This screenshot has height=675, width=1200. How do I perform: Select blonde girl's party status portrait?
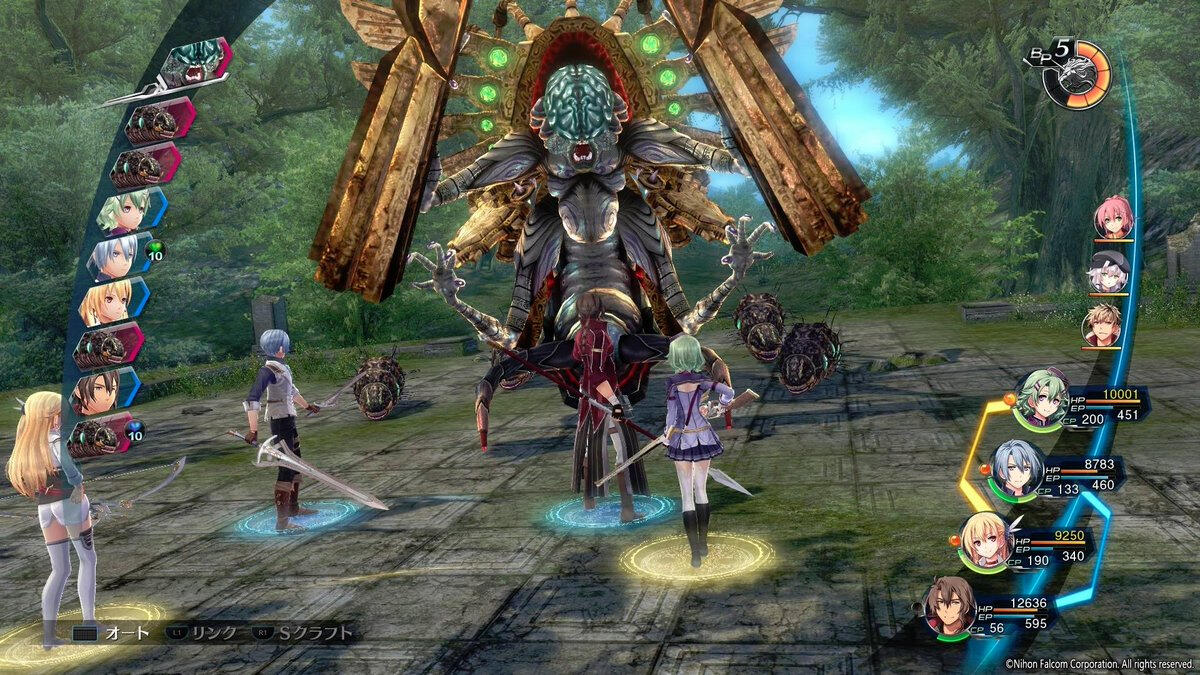986,541
